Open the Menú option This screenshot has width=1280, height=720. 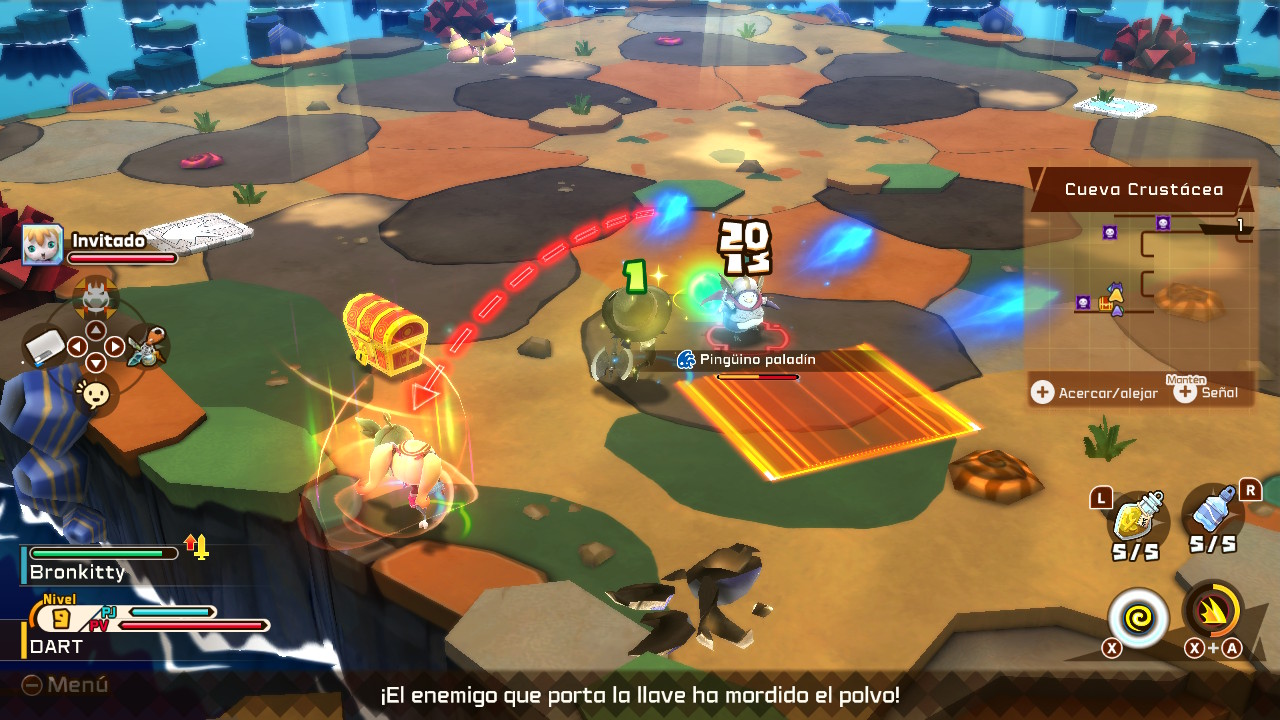pyautogui.click(x=66, y=685)
